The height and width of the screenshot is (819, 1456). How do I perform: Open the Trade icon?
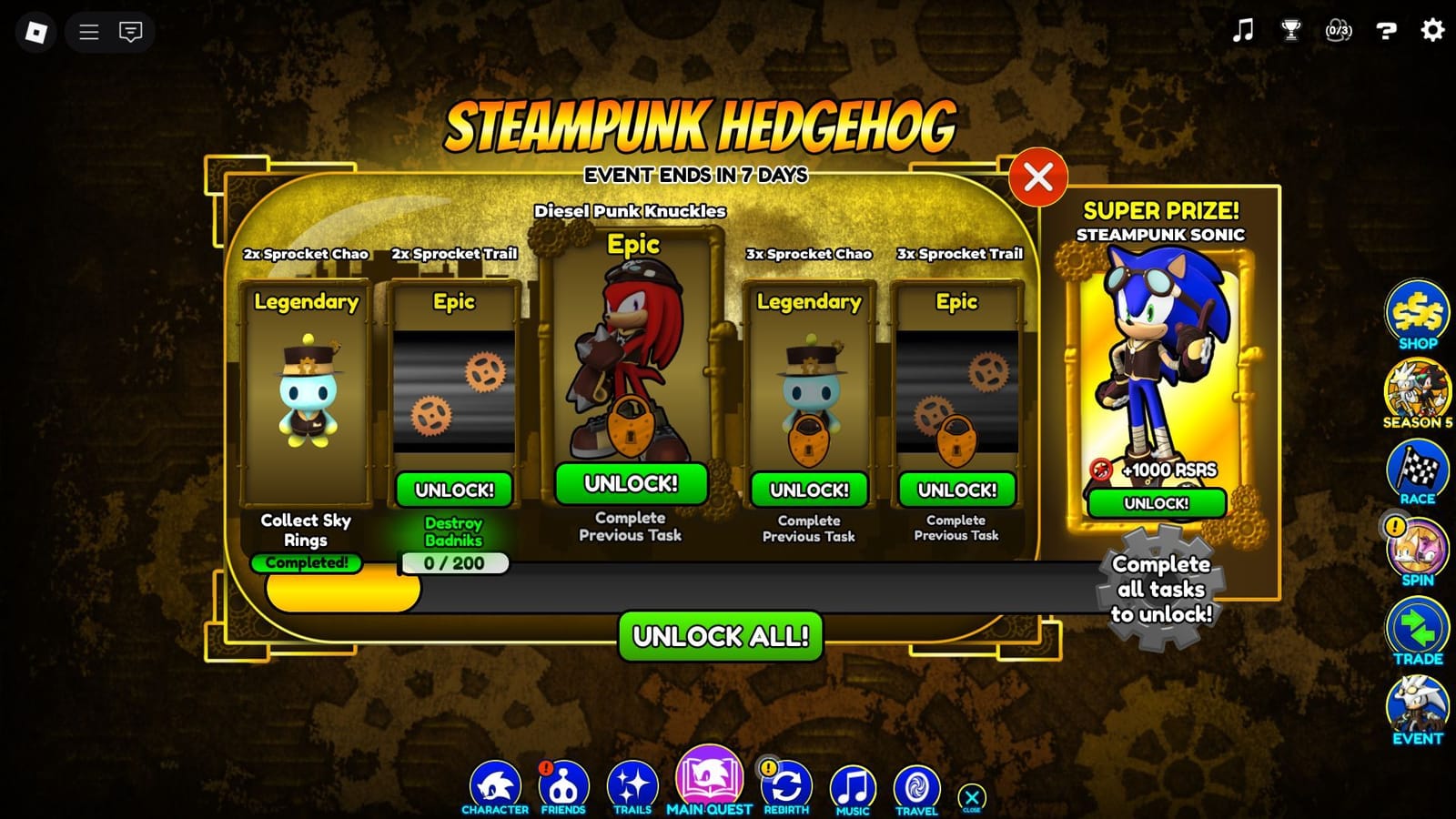click(x=1417, y=626)
